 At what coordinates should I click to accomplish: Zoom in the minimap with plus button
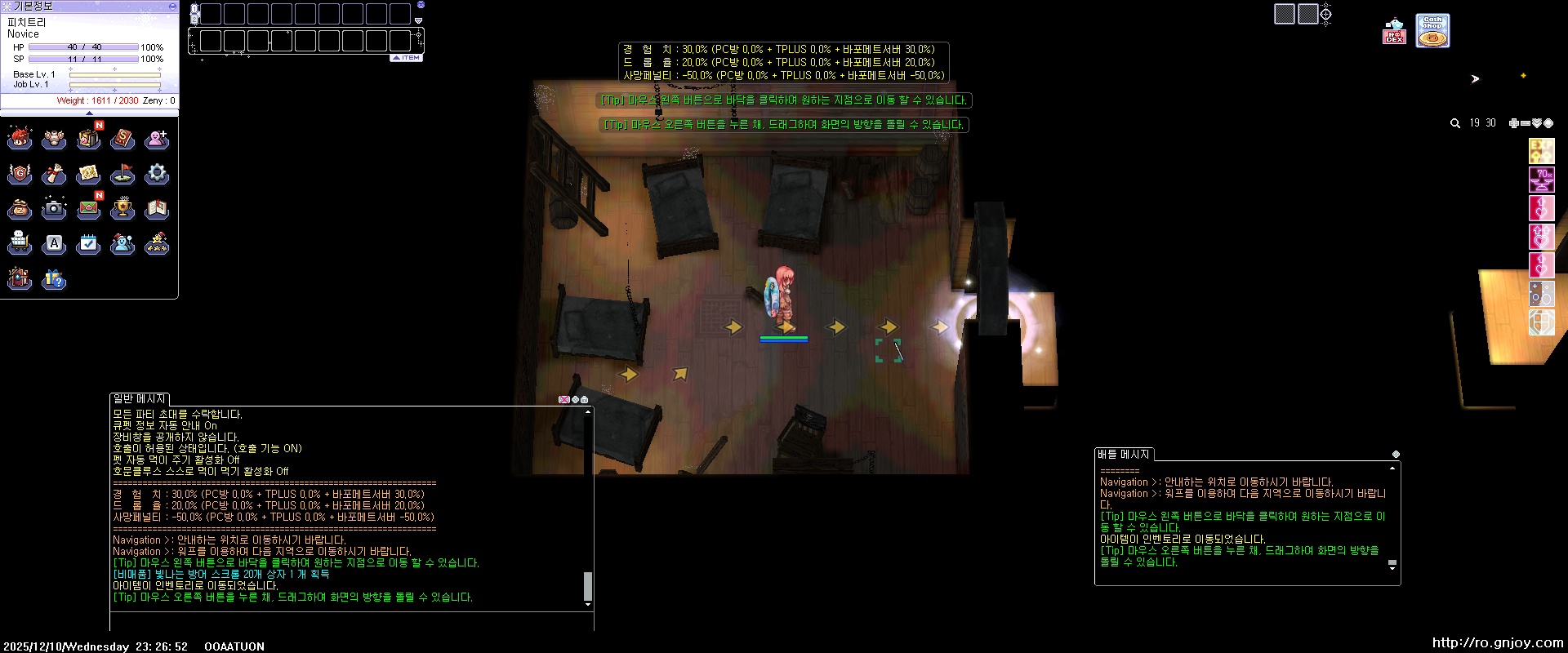coord(1513,123)
